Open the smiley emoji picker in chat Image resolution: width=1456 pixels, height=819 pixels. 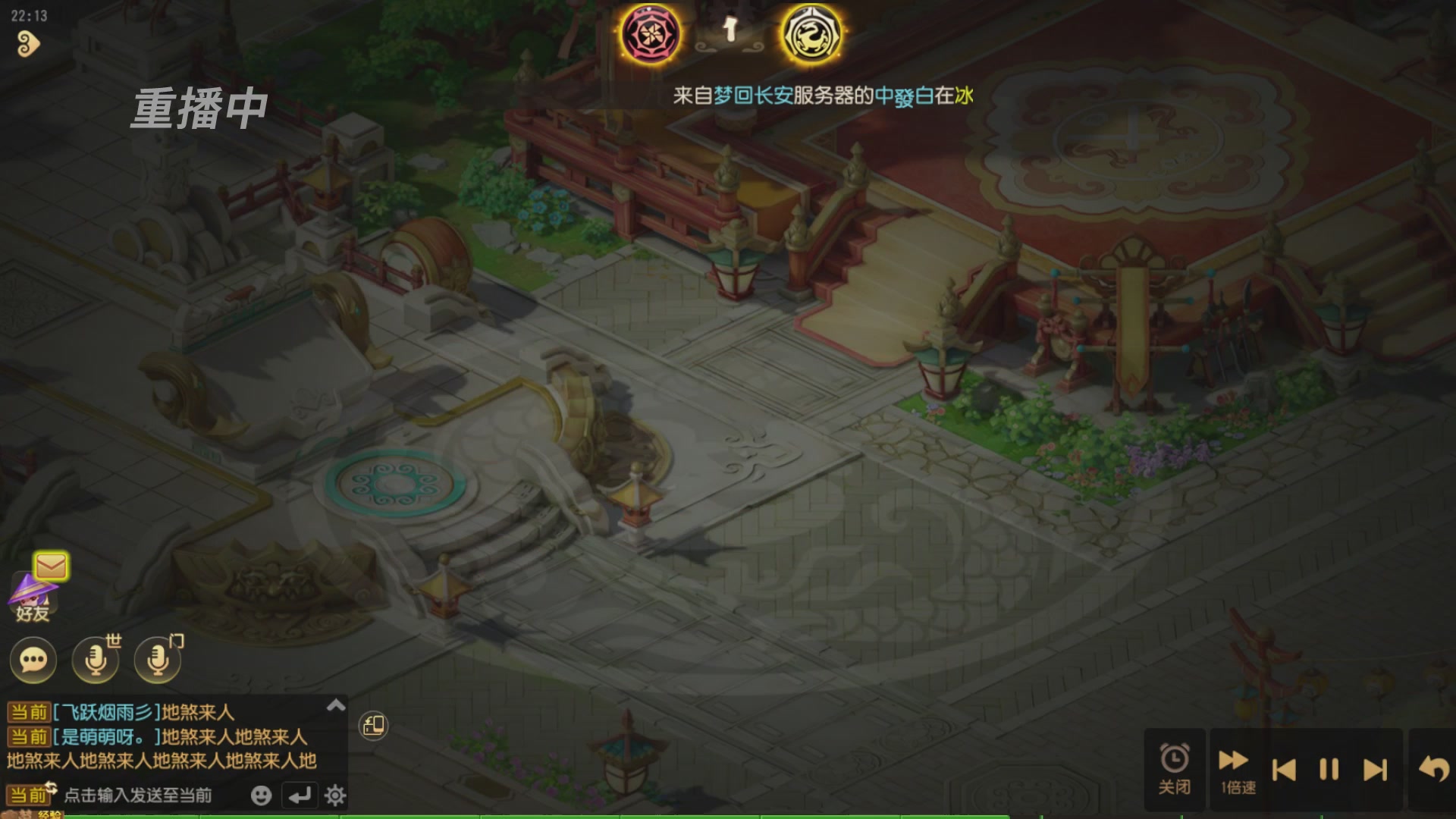tap(262, 796)
